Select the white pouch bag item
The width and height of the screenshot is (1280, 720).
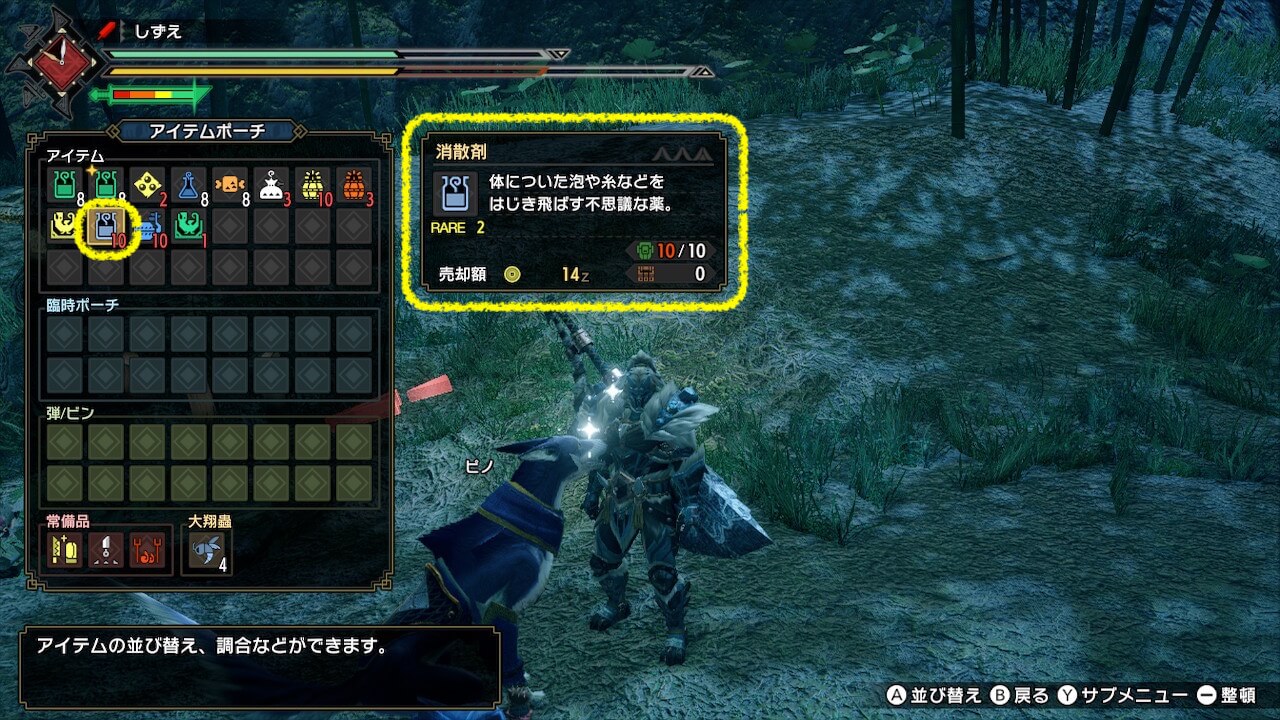(270, 185)
